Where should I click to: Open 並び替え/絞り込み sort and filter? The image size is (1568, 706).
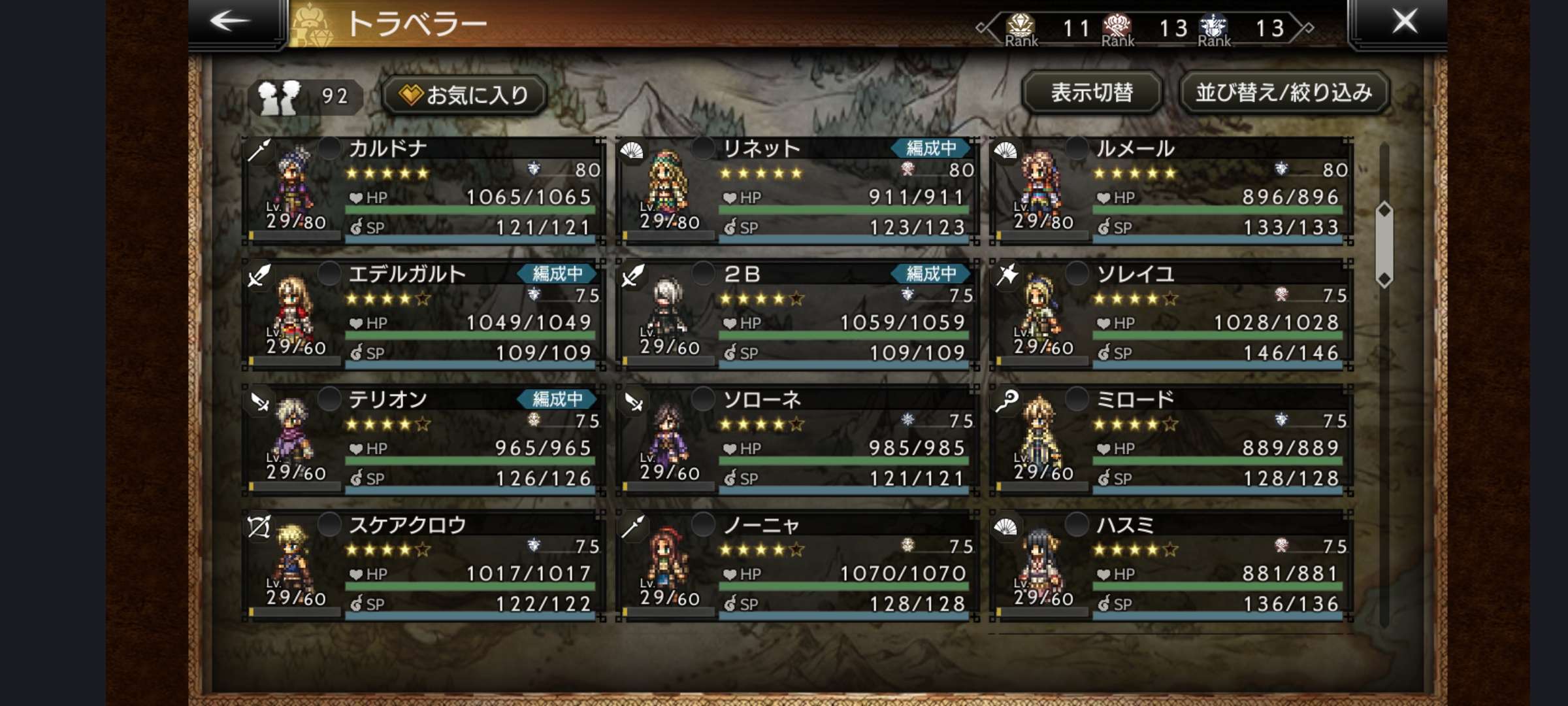point(1283,93)
